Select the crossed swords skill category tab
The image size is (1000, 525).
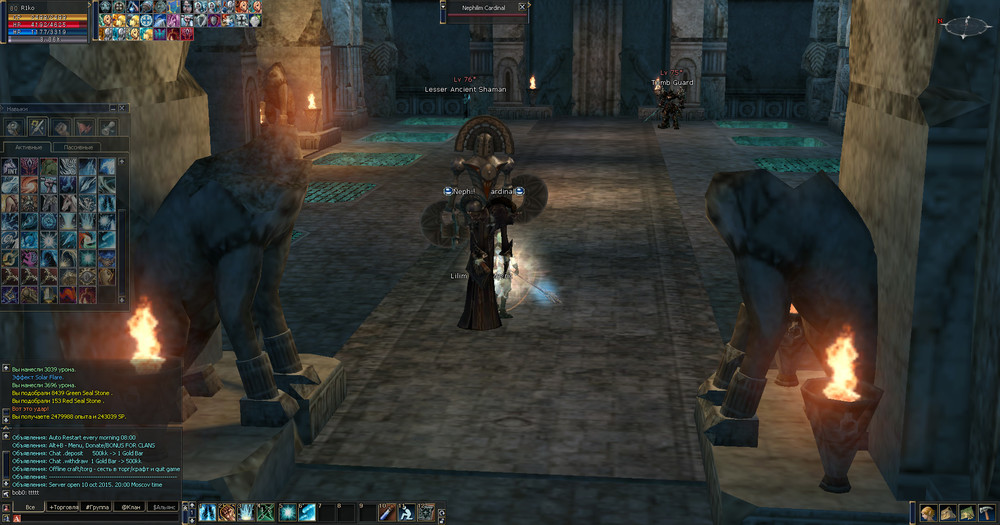[x=37, y=127]
